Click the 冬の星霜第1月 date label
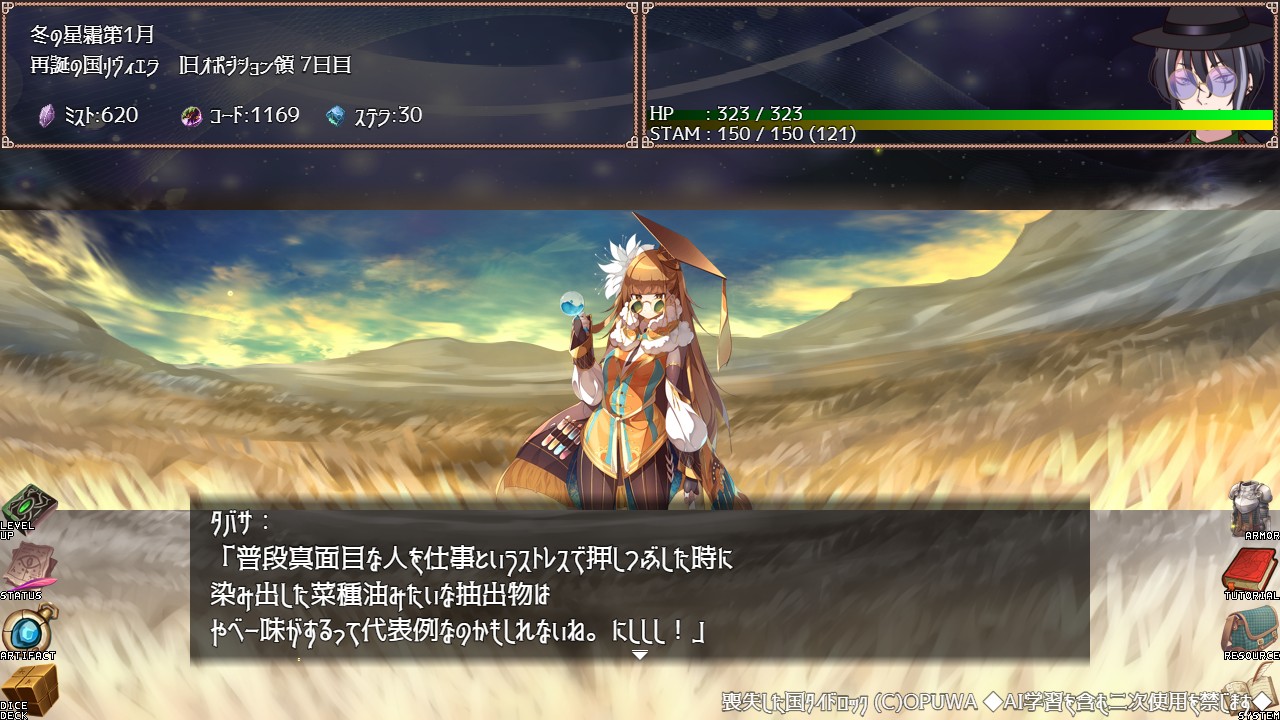Viewport: 1280px width, 720px height. click(x=88, y=33)
